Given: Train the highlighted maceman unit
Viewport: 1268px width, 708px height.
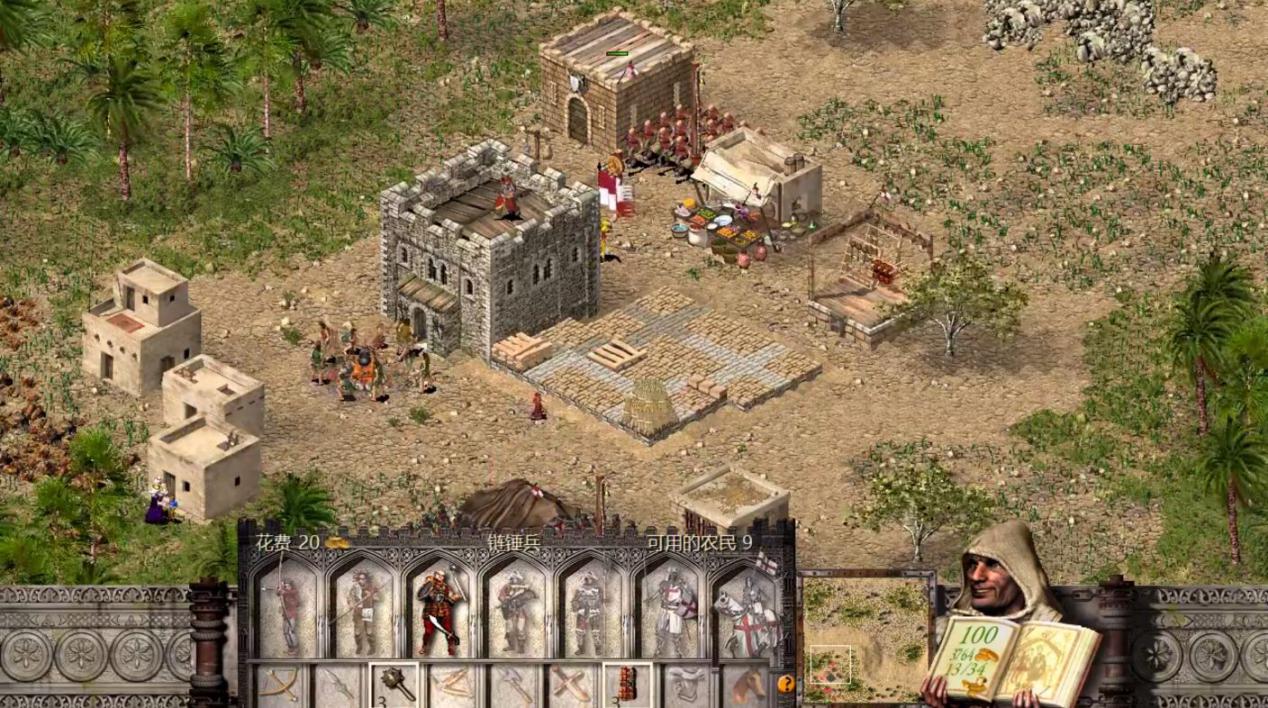Looking at the screenshot, I should click(x=440, y=610).
